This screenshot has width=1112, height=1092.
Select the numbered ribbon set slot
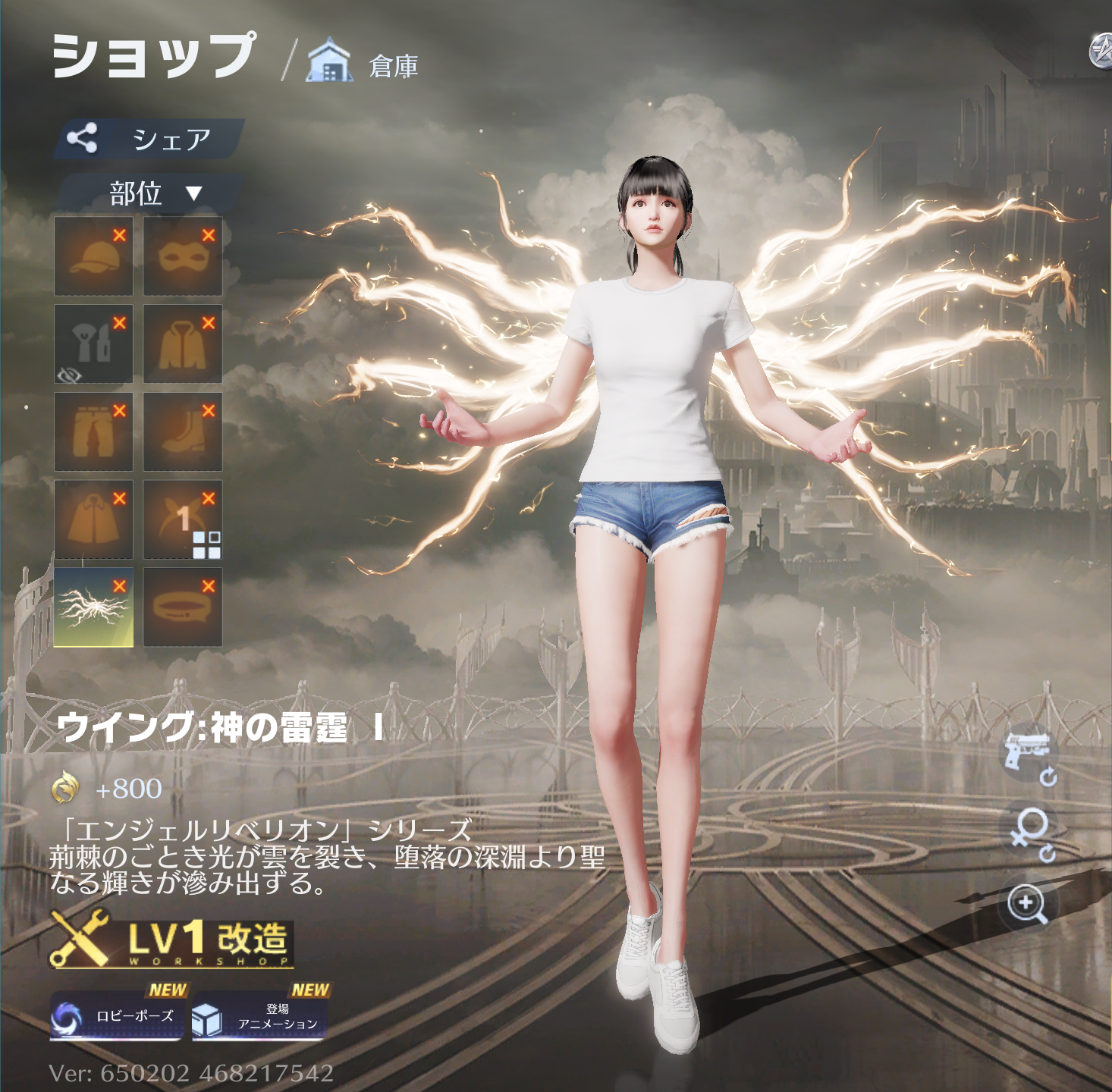182,520
